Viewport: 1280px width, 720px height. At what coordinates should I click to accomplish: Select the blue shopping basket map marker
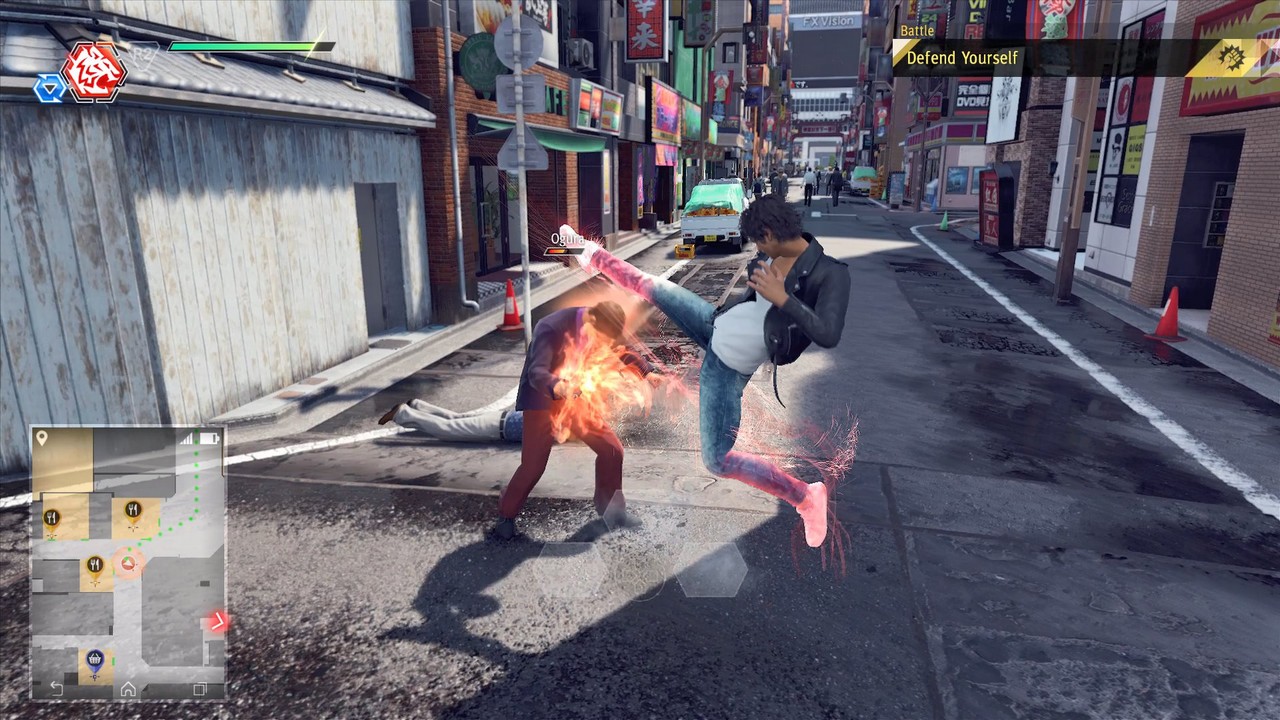click(95, 659)
